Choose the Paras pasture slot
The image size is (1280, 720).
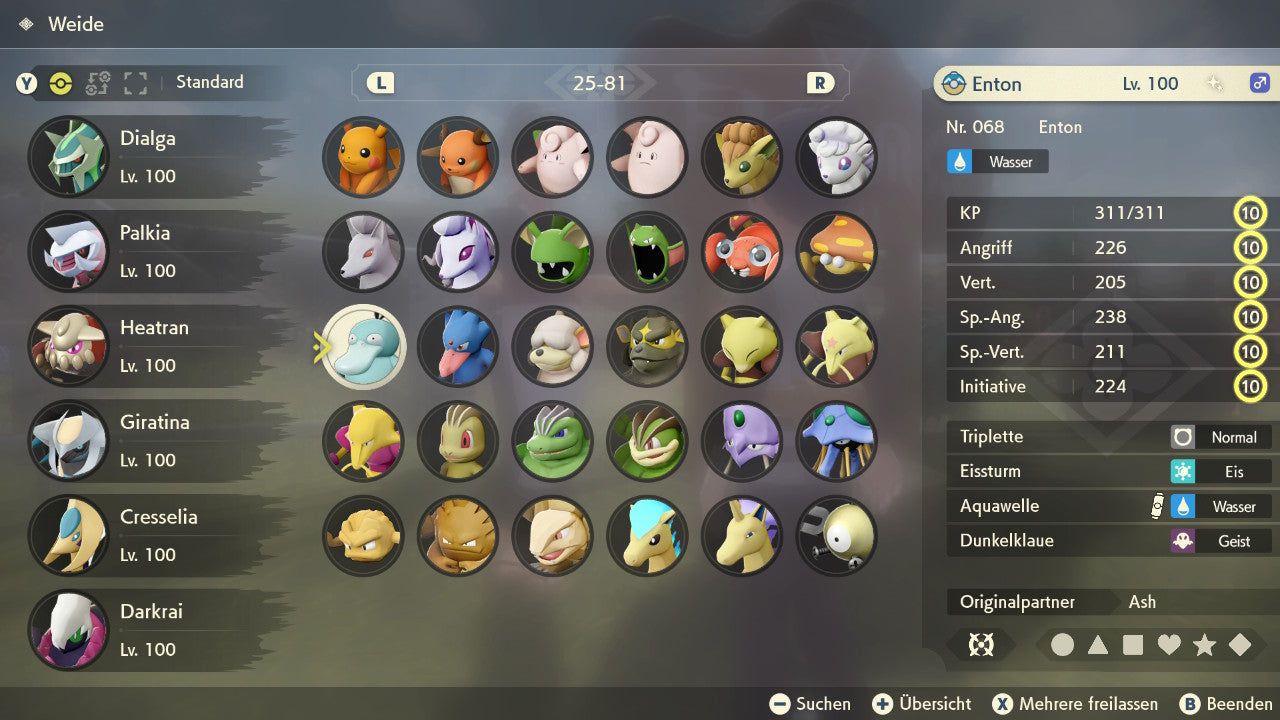pos(741,251)
